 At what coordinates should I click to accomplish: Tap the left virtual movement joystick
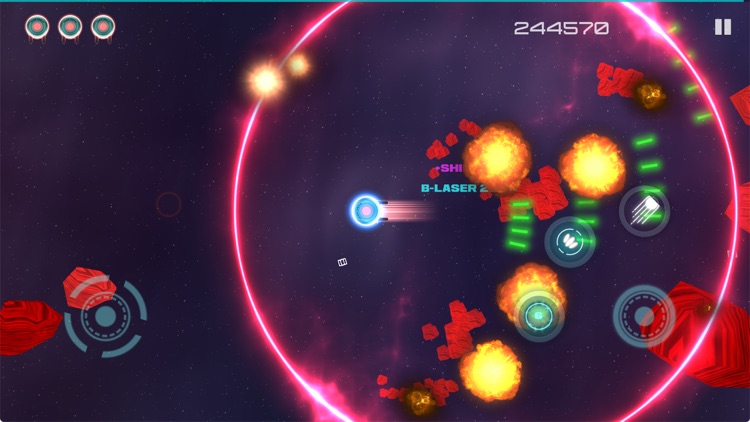(105, 318)
